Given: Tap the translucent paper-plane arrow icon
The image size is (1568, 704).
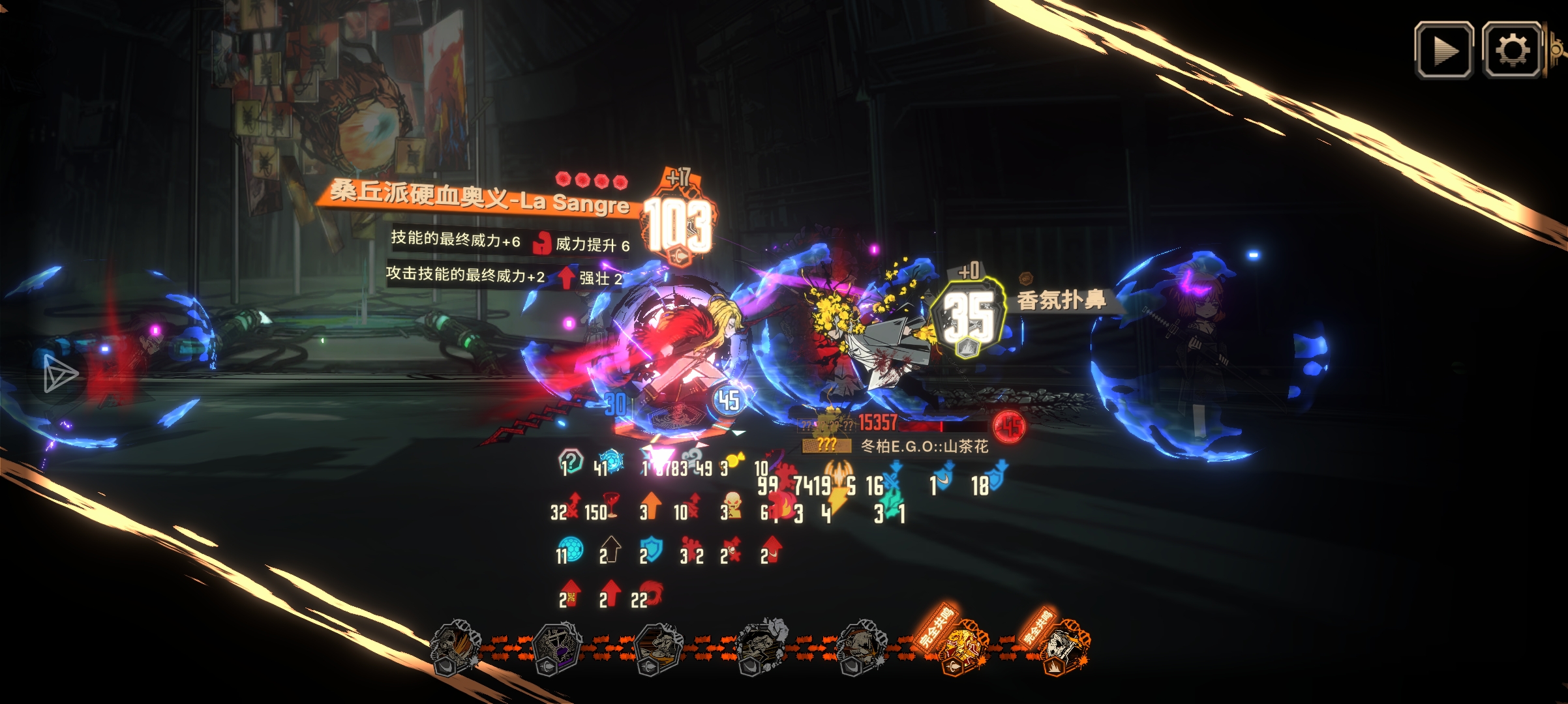Looking at the screenshot, I should pos(60,374).
